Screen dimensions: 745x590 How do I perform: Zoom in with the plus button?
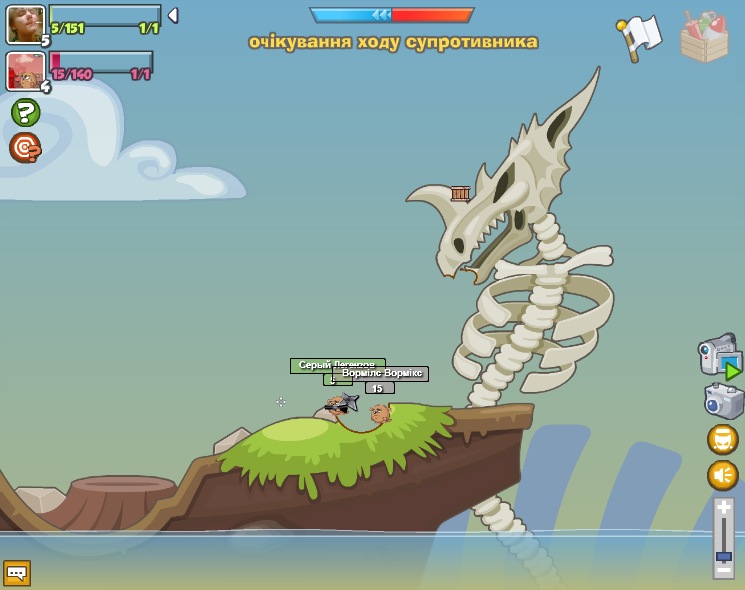tap(724, 508)
